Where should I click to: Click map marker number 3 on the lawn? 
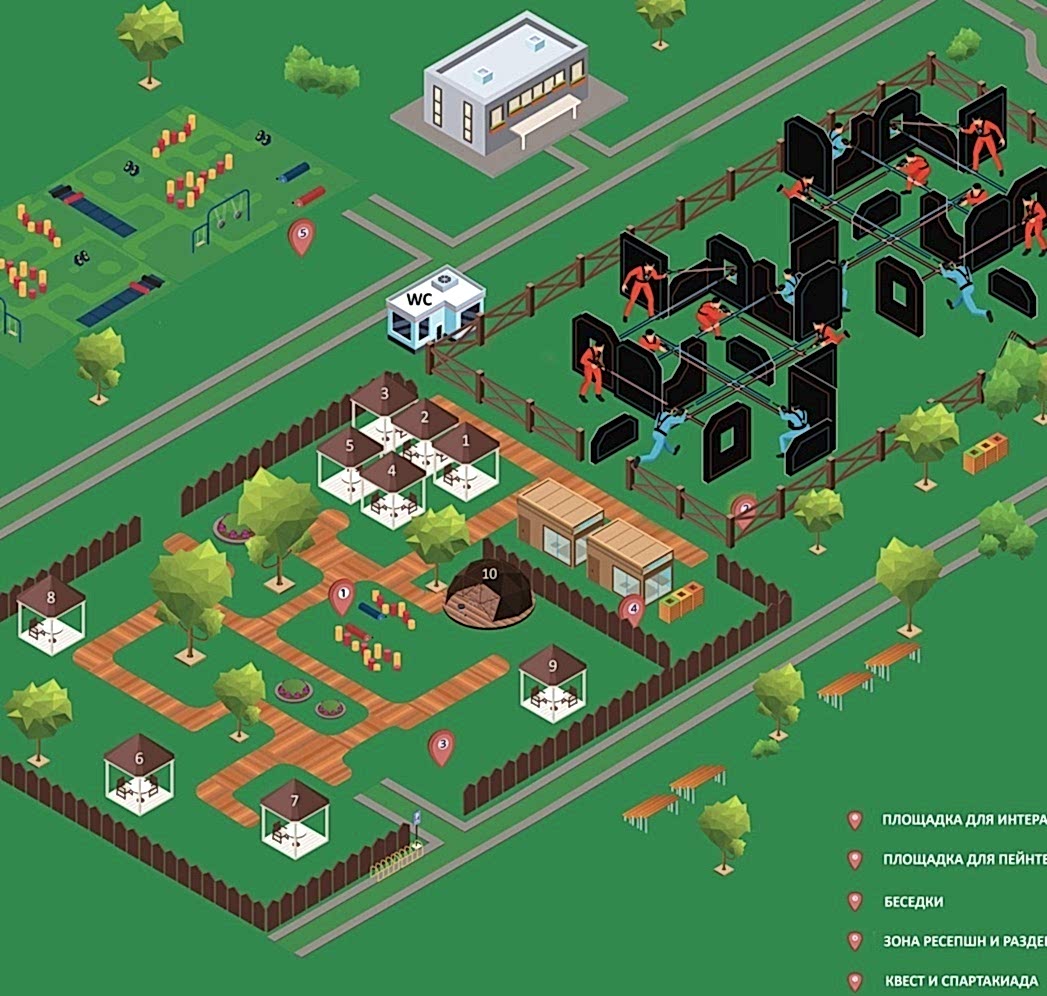pos(441,745)
